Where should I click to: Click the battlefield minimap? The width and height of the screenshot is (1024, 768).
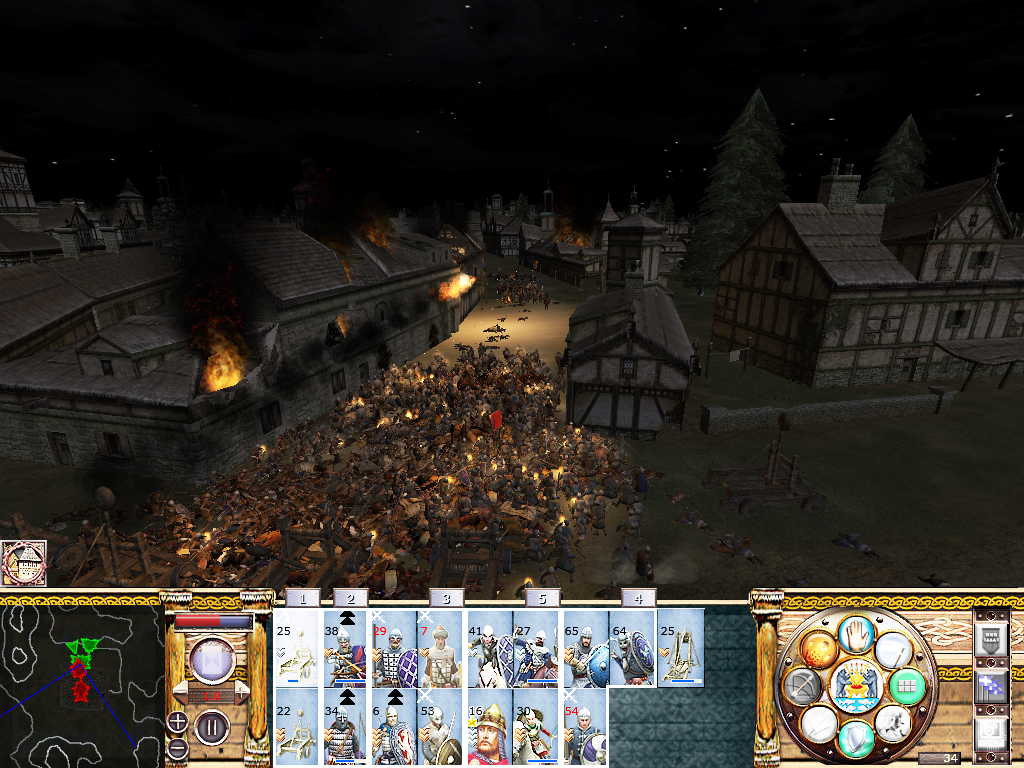[82, 682]
